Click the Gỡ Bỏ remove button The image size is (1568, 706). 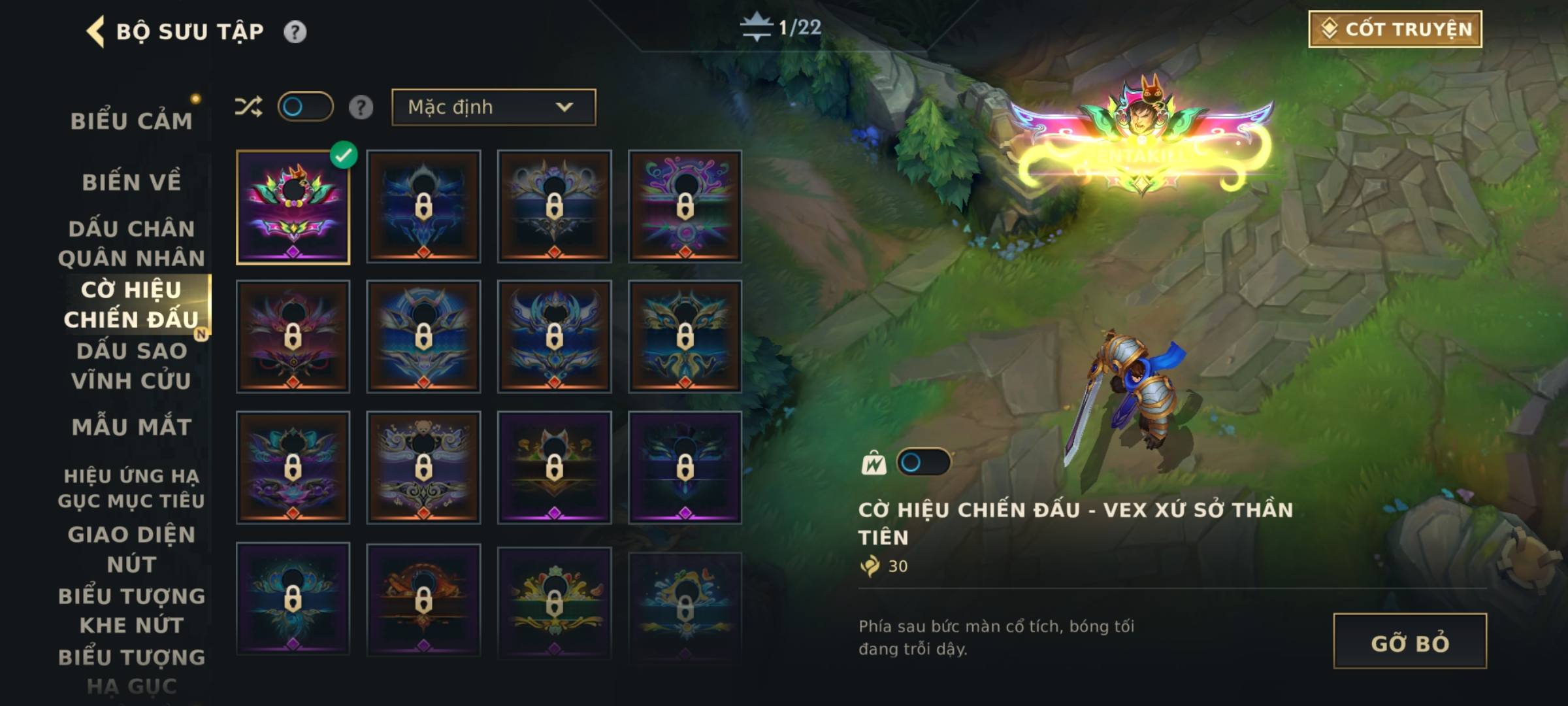(x=1410, y=641)
